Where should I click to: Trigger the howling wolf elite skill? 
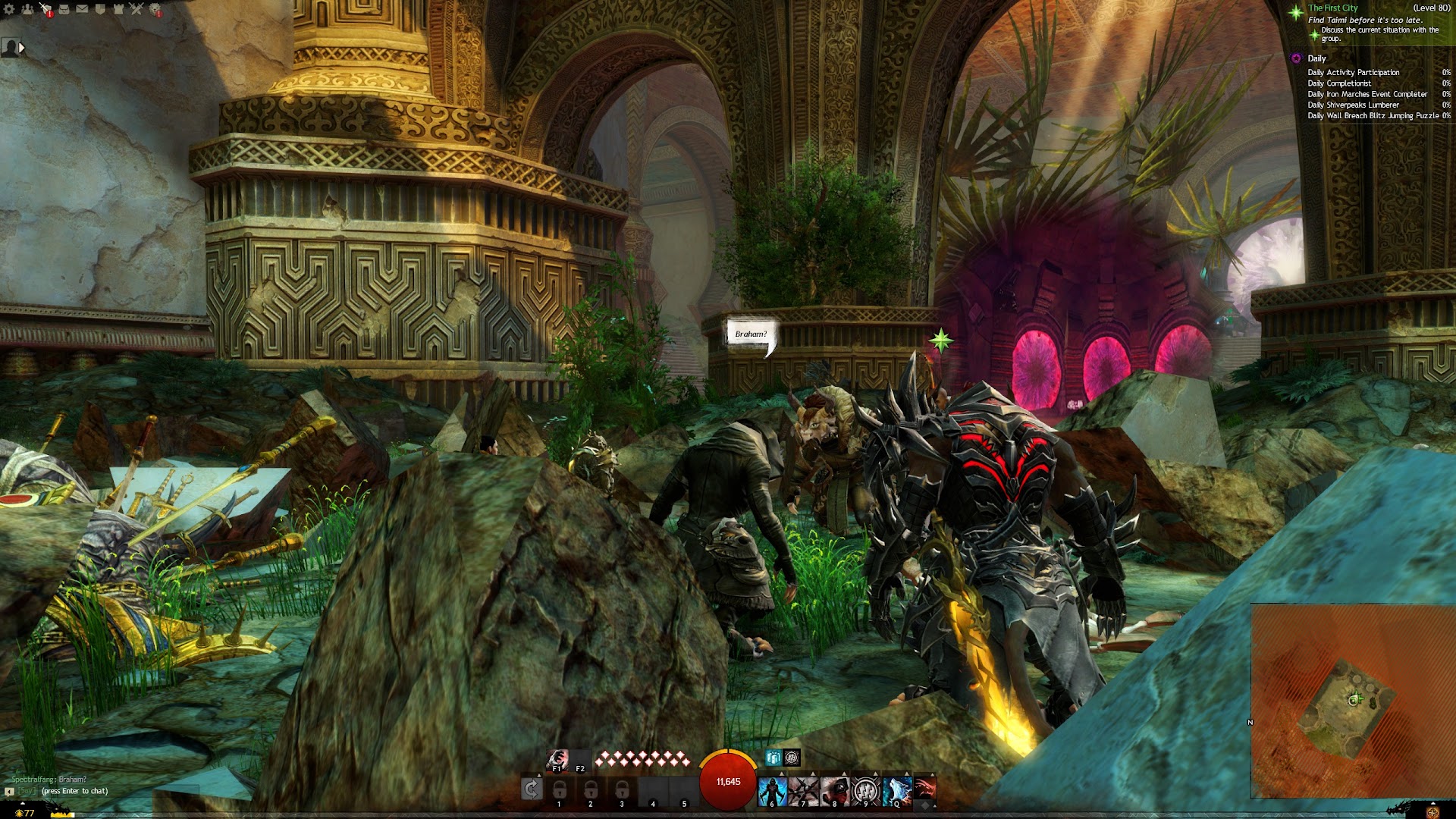coord(897,790)
